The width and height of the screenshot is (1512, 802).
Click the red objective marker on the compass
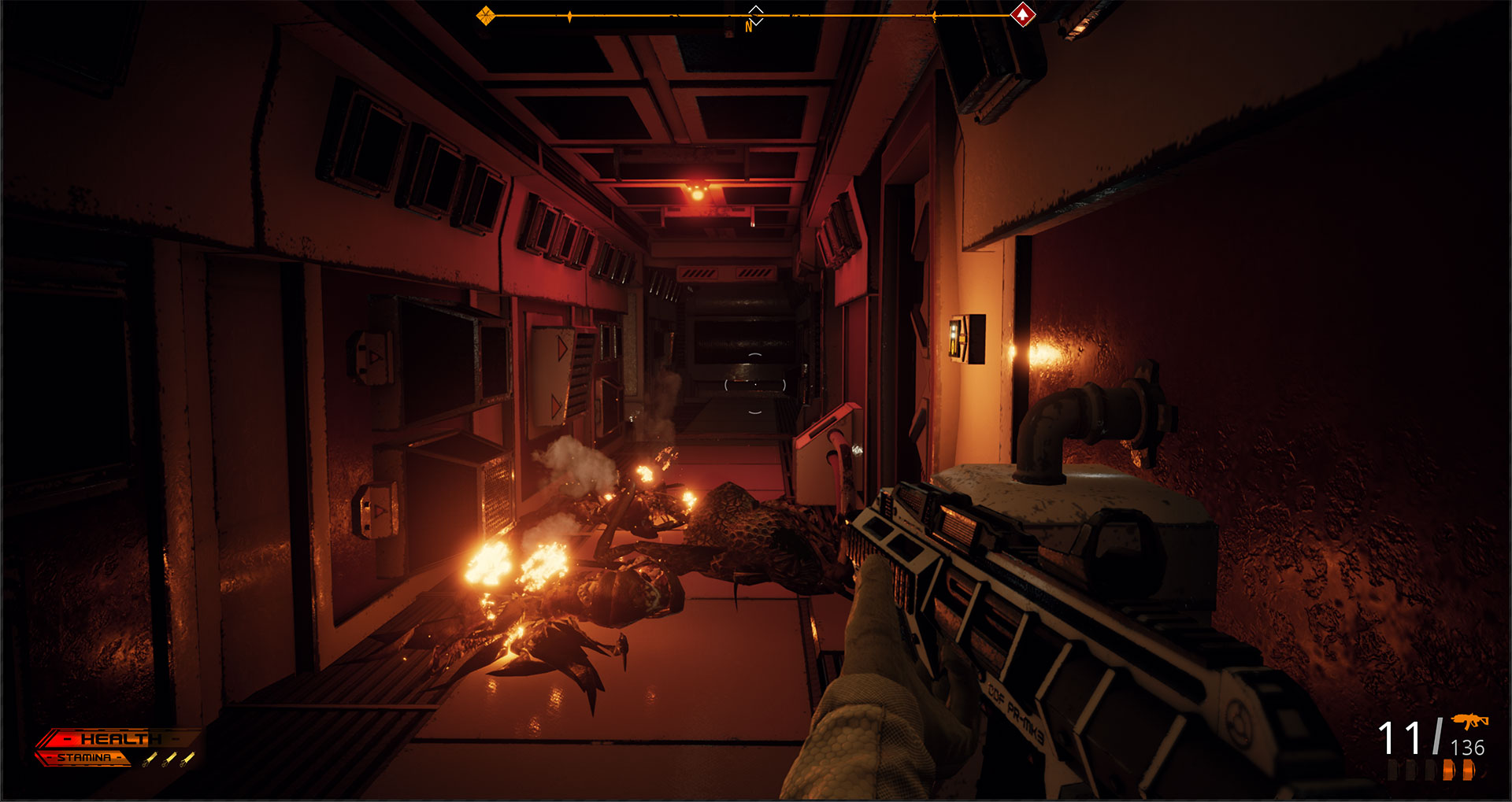[1022, 14]
